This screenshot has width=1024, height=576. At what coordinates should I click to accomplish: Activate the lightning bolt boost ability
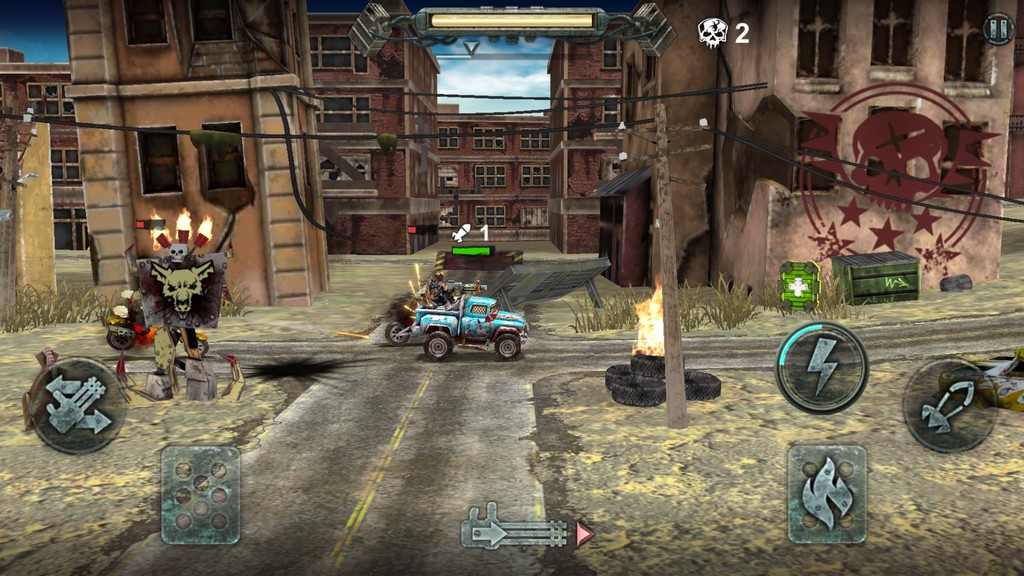coord(822,367)
